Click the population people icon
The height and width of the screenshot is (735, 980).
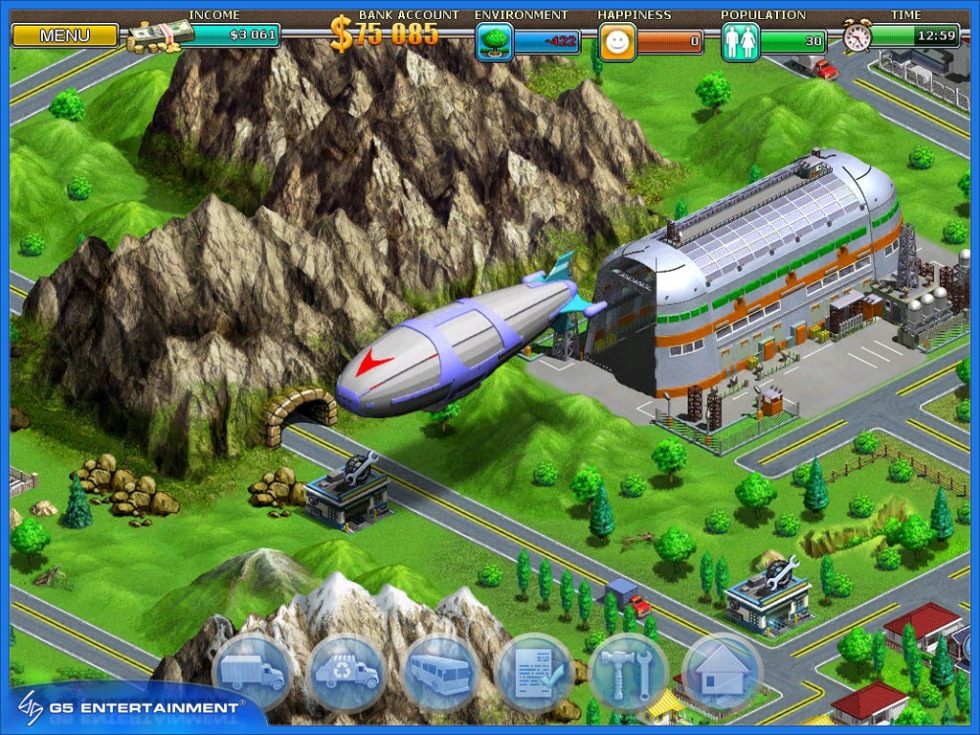740,42
